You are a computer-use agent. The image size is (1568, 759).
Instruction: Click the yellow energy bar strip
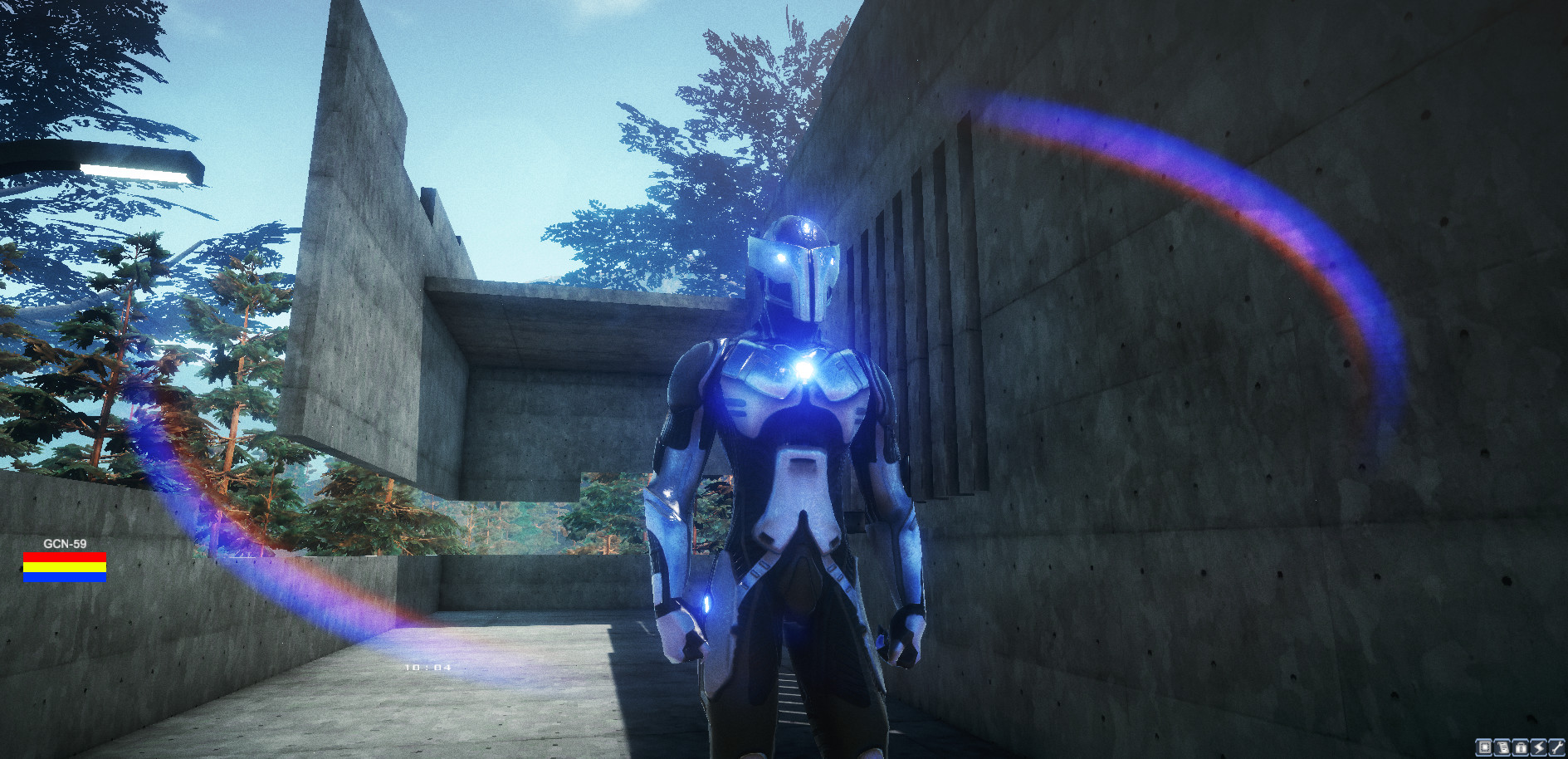[x=65, y=567]
